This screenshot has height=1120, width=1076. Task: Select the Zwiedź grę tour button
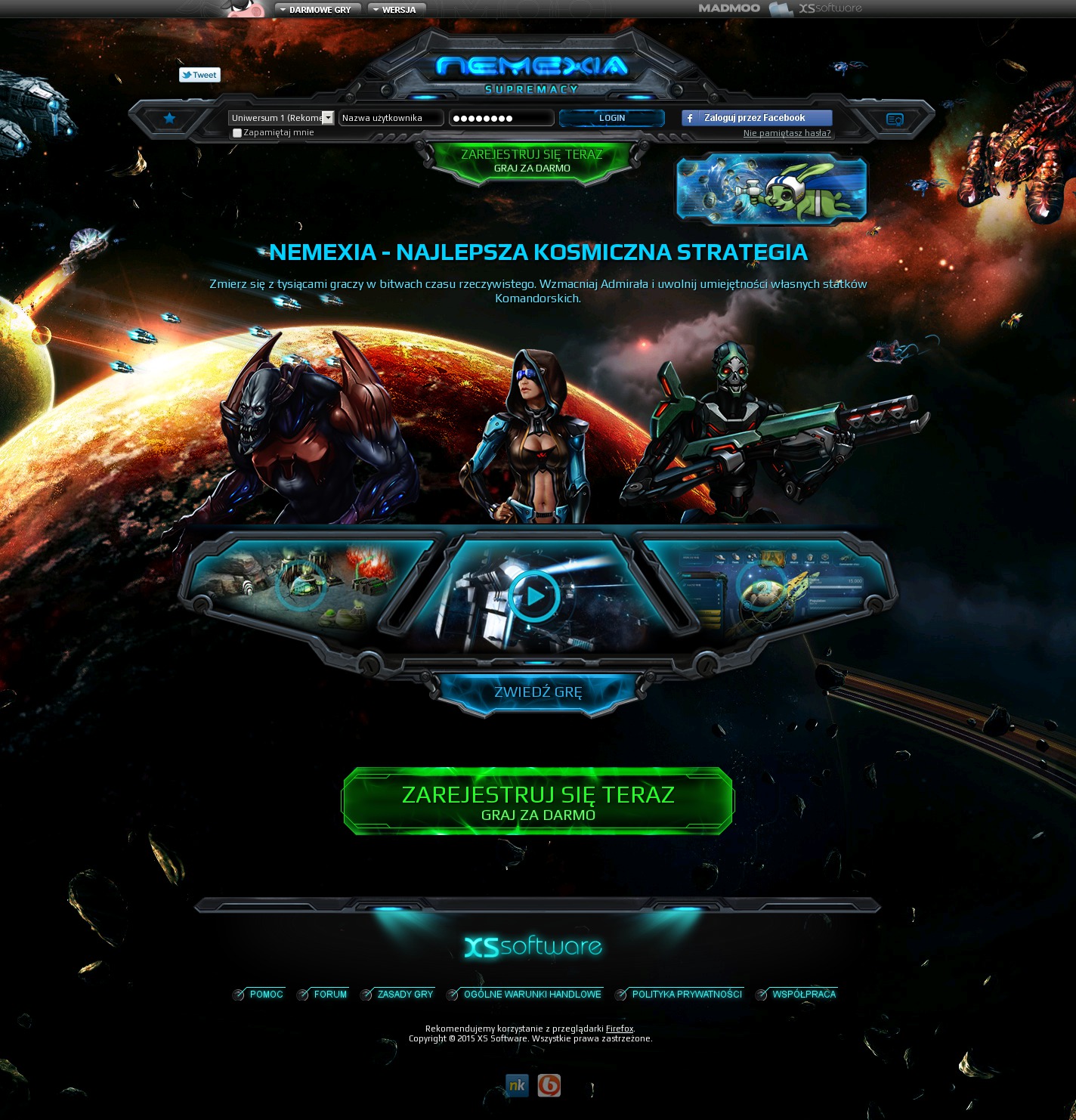[x=538, y=691]
